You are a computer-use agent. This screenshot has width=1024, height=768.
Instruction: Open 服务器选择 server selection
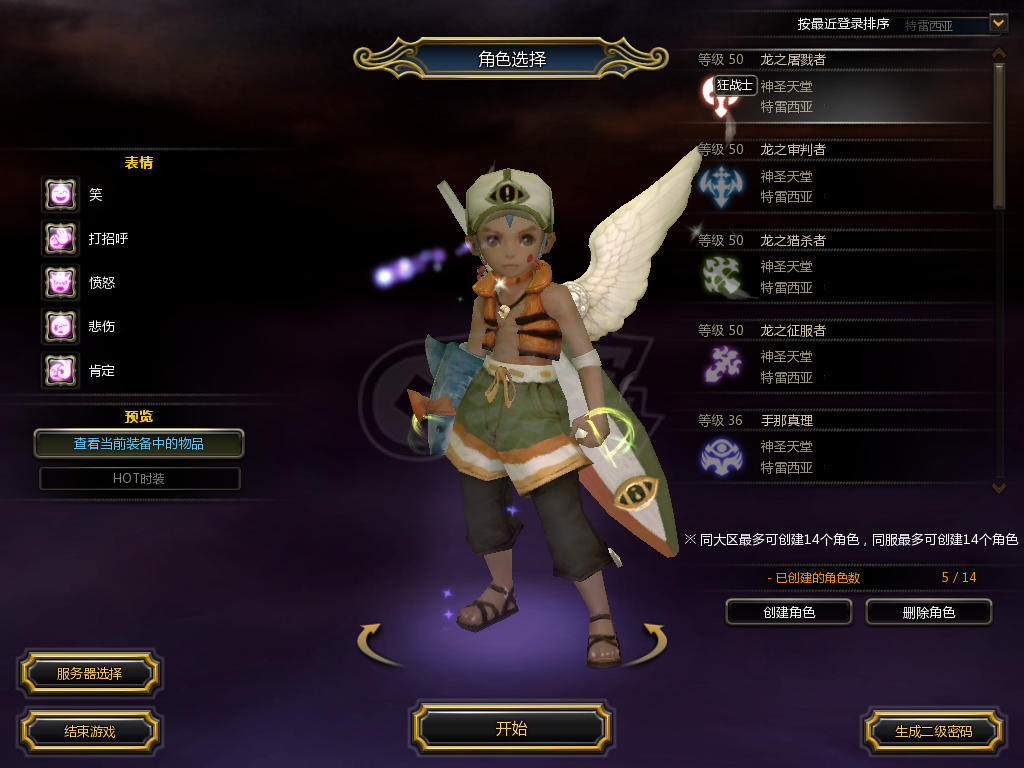(x=89, y=674)
